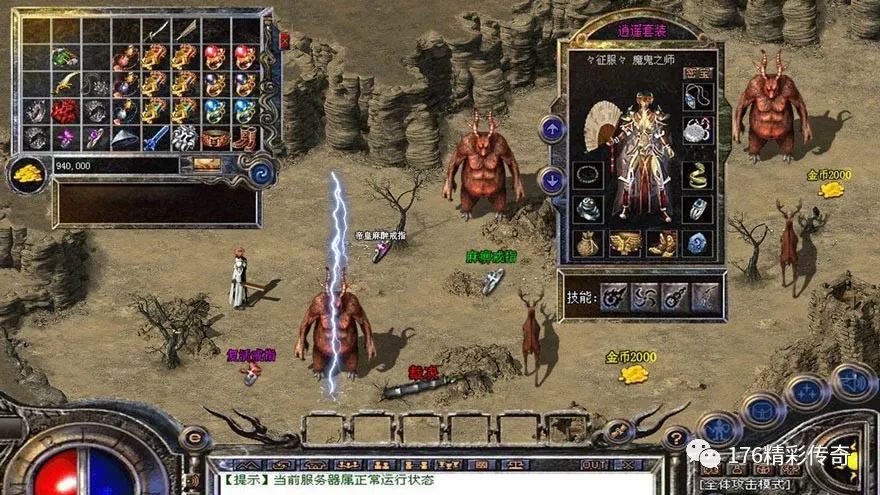Viewport: 880px width, 495px height.
Task: Select the equipped golden boots slot
Action: click(x=661, y=243)
